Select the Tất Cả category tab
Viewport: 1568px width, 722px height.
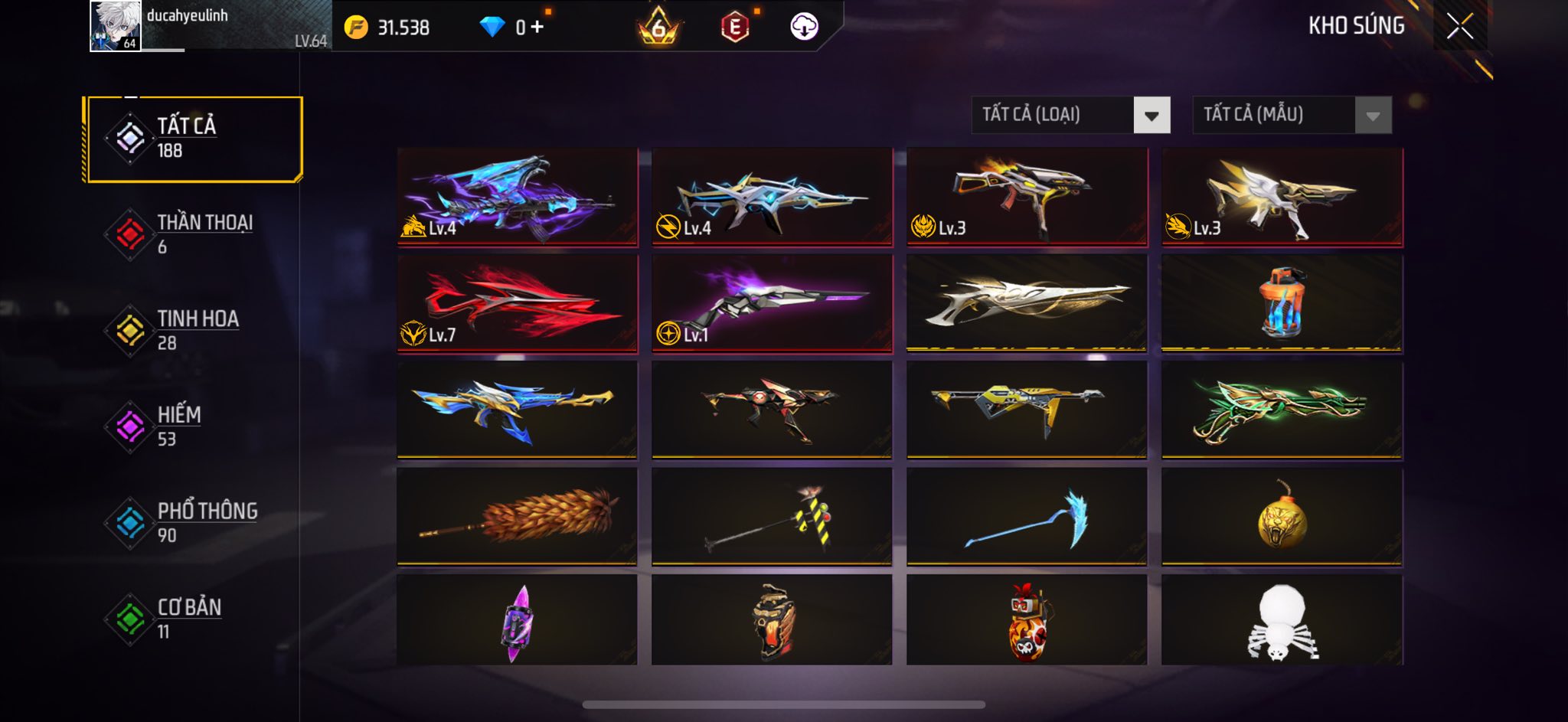193,139
